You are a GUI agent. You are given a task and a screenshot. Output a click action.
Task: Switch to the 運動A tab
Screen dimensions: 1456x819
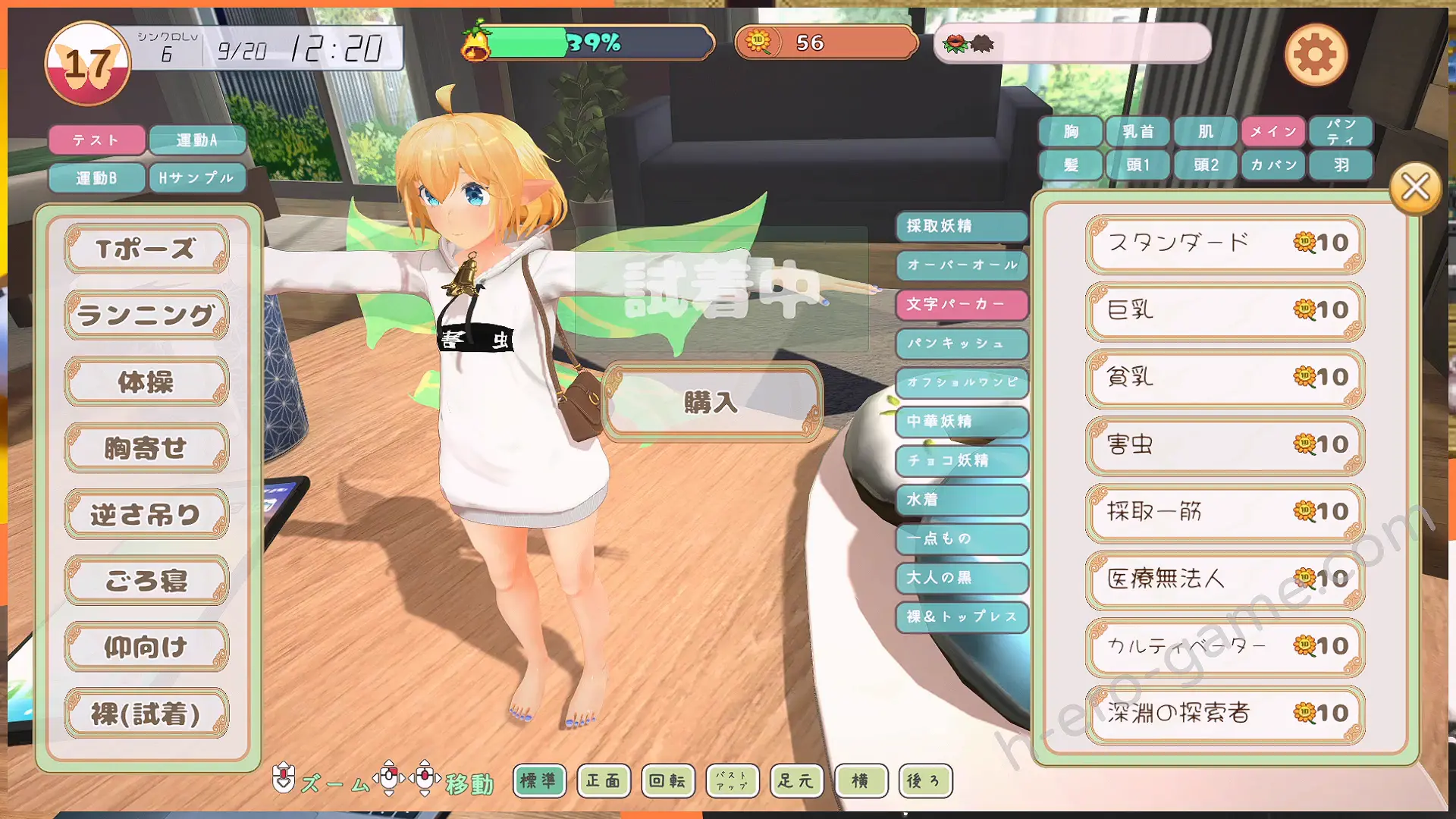pyautogui.click(x=197, y=140)
